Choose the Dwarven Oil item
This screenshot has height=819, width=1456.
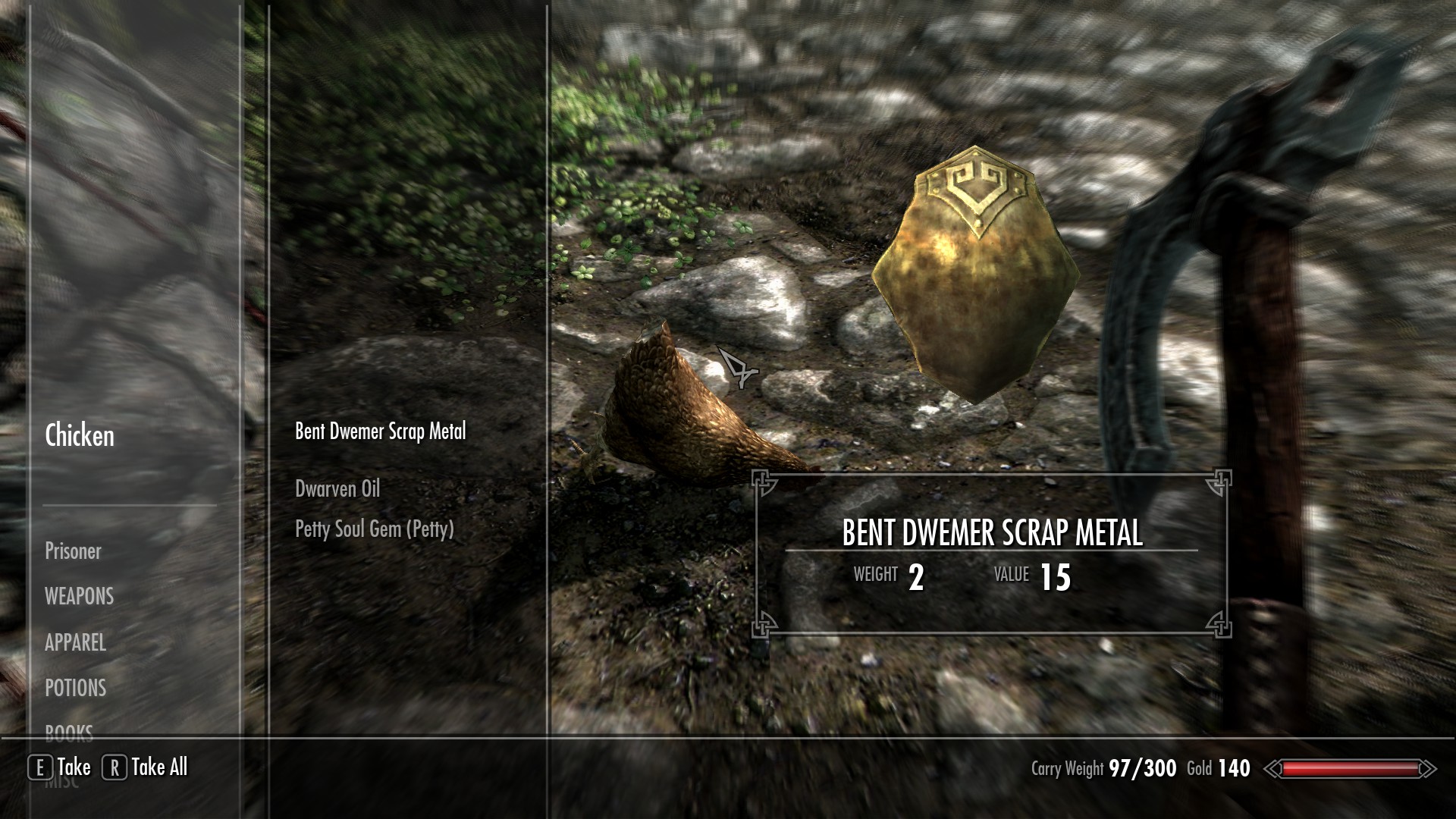(337, 489)
